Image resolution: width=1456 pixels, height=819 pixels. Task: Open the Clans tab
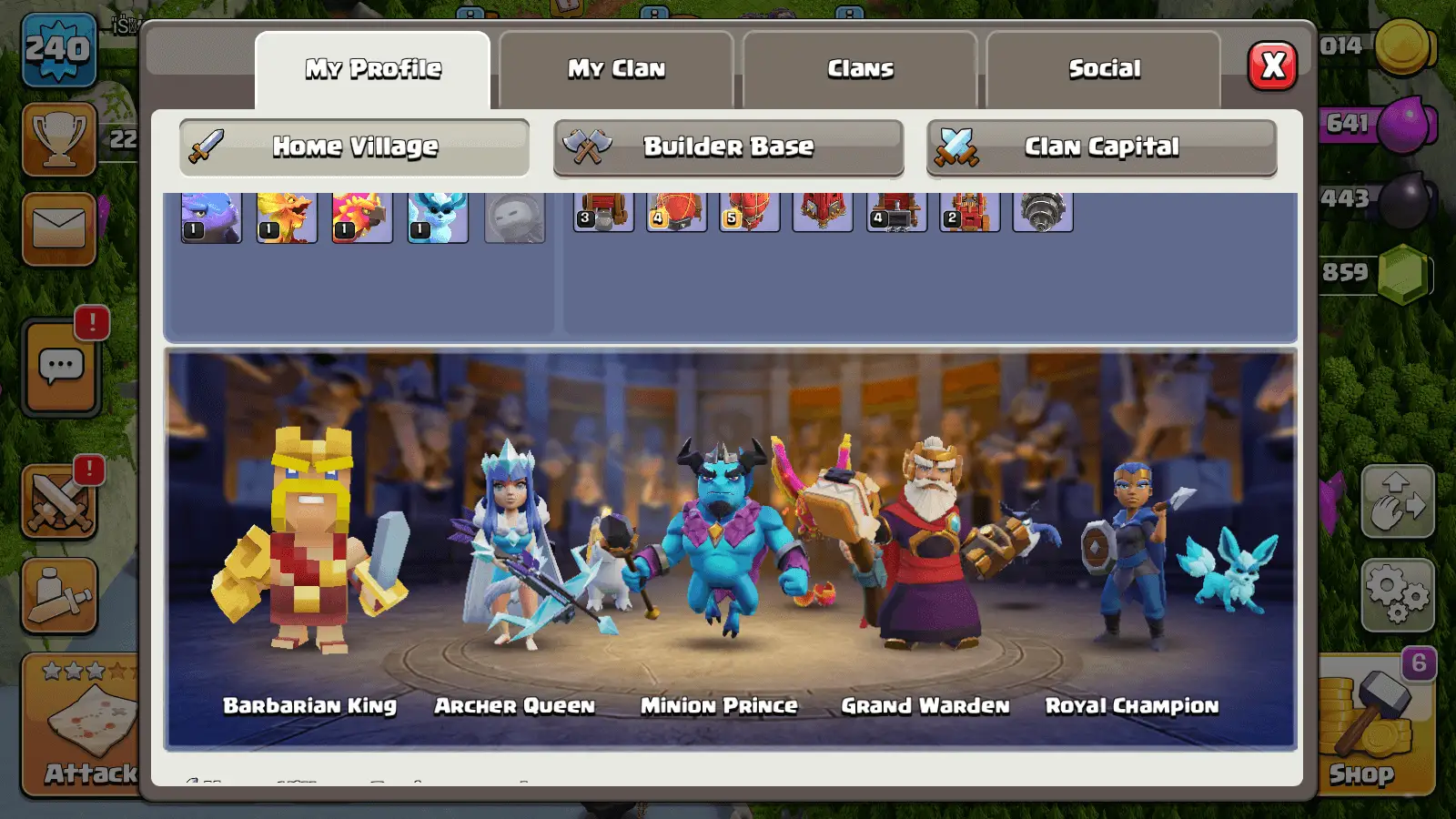coord(860,69)
